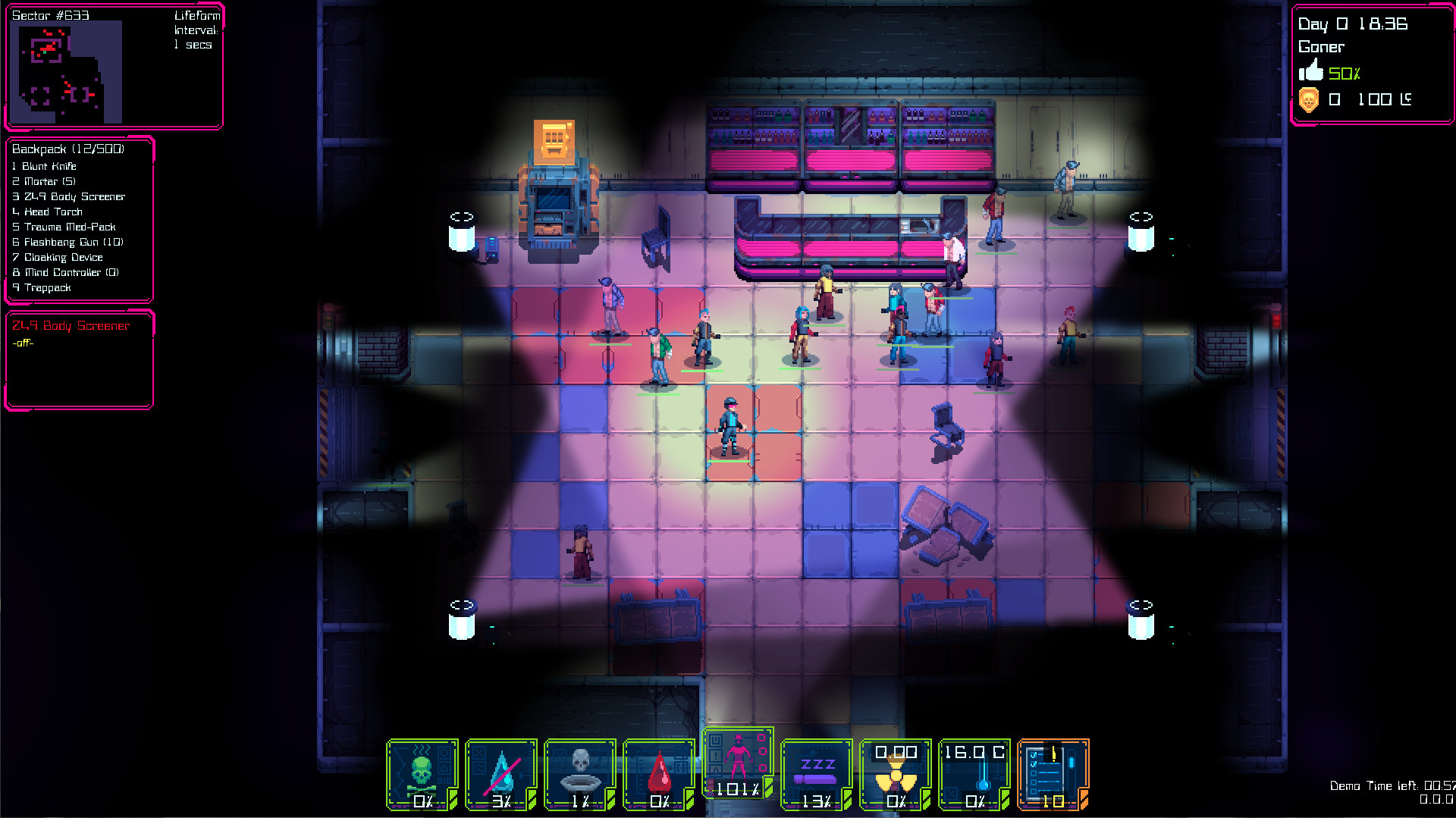Click the ZZZ sleep status icon
Image resolution: width=1456 pixels, height=818 pixels.
817,769
